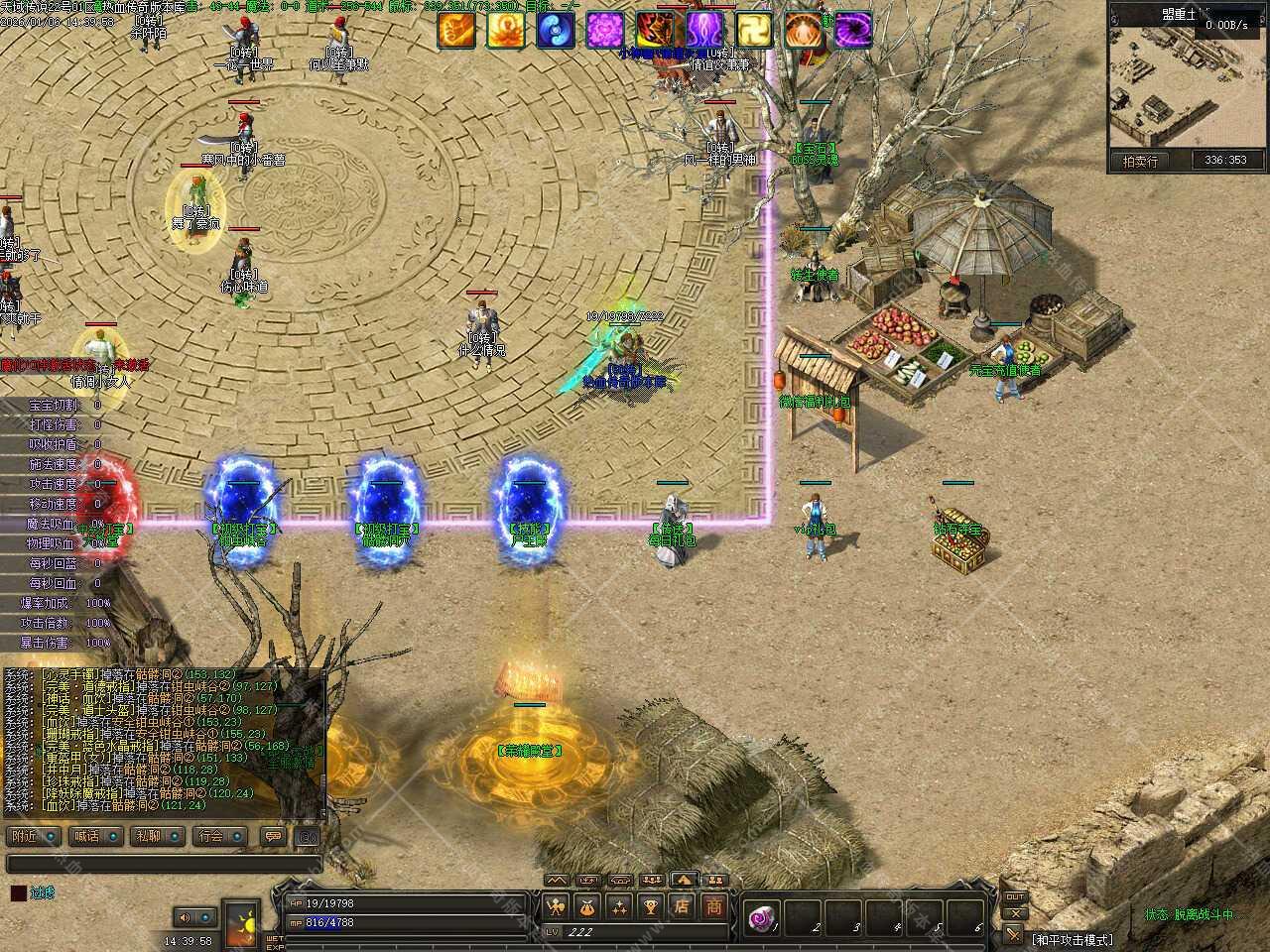
Task: Open the 店 store button
Action: point(682,906)
